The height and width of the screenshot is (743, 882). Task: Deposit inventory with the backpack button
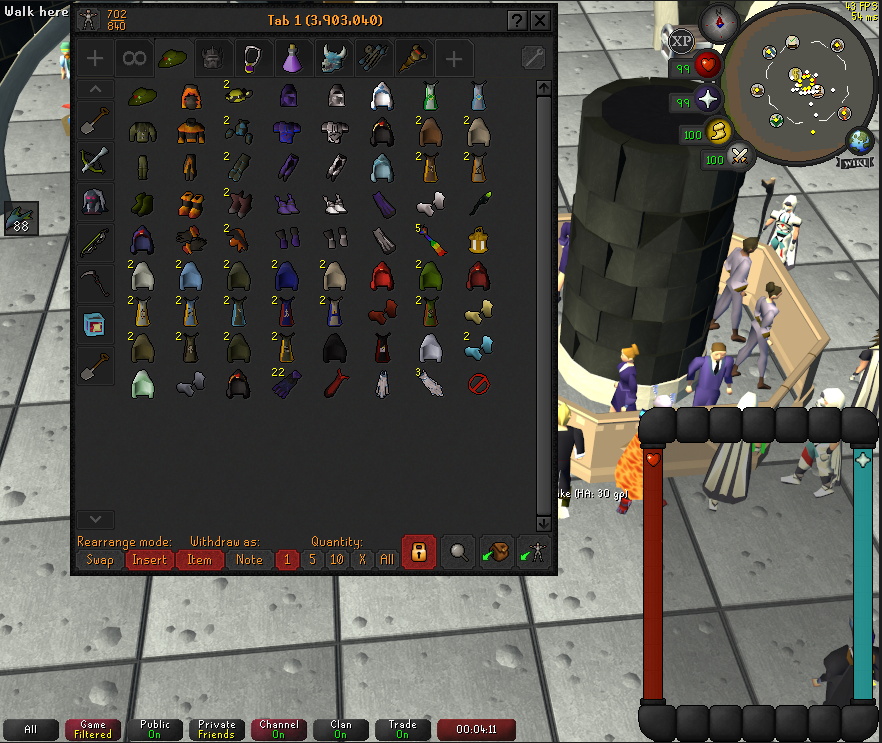[x=496, y=552]
